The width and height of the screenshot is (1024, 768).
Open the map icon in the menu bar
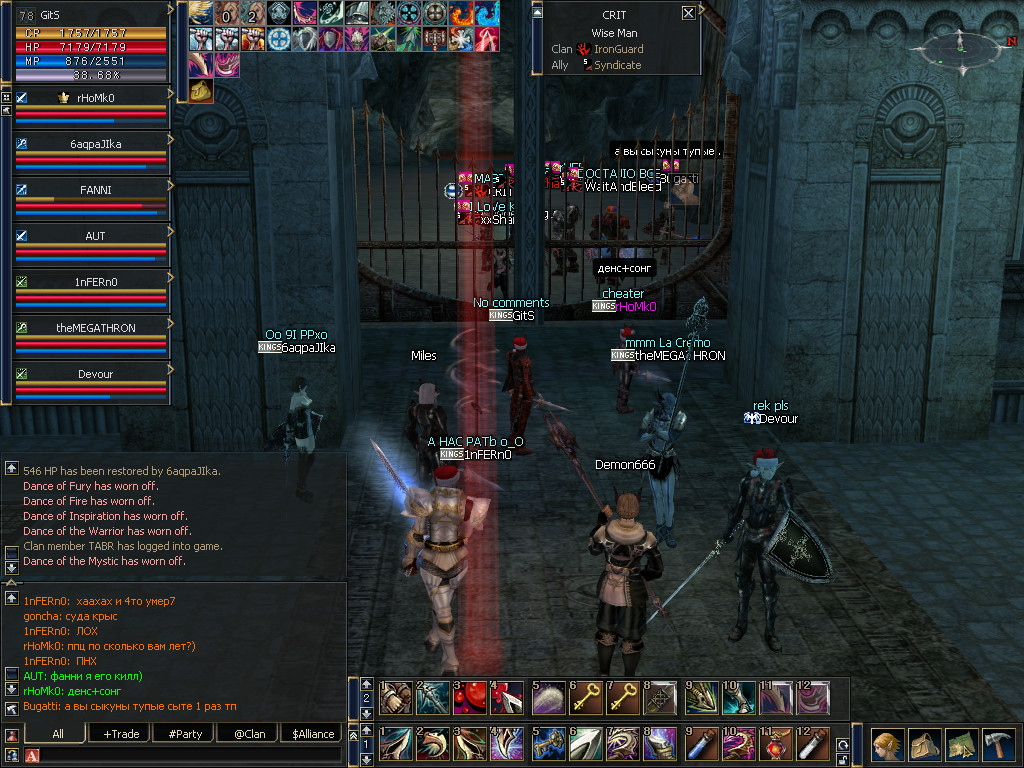[x=961, y=745]
